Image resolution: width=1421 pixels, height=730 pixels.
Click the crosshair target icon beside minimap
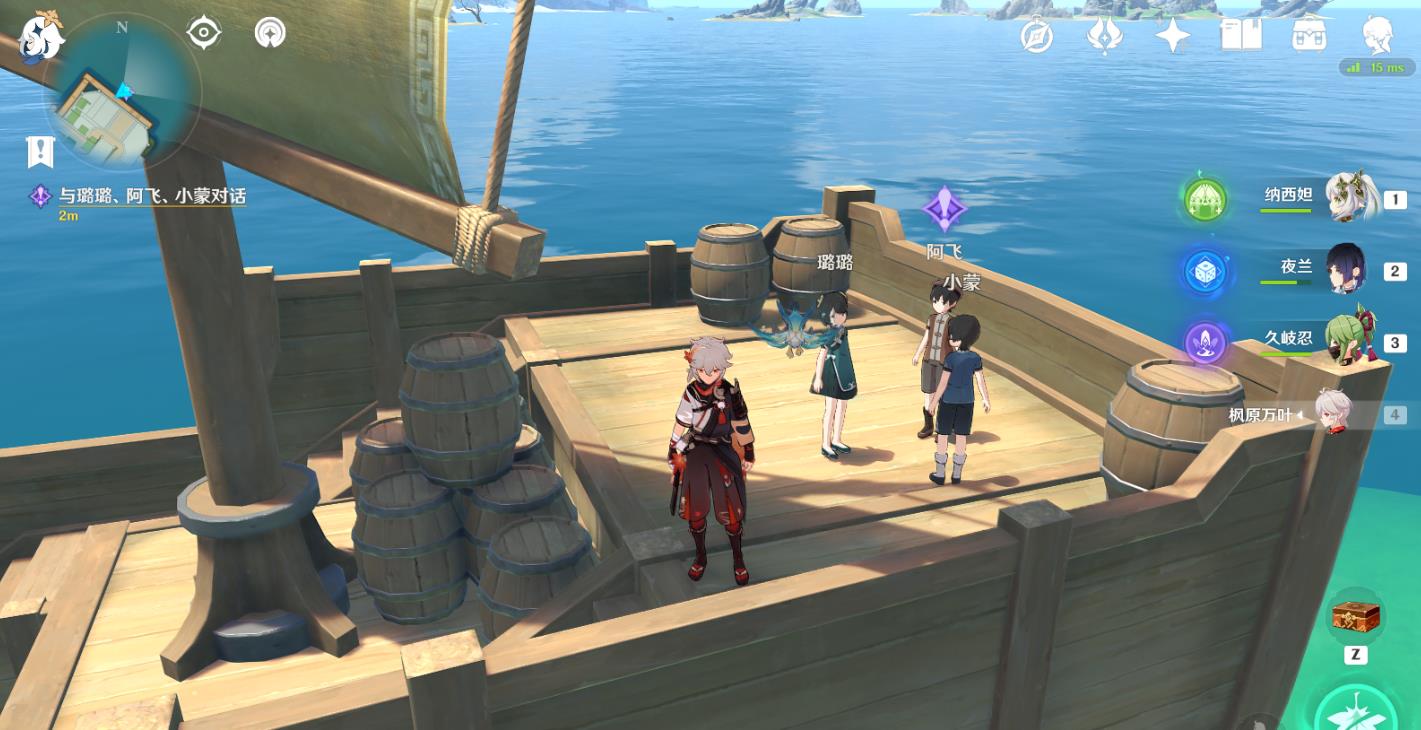[203, 33]
